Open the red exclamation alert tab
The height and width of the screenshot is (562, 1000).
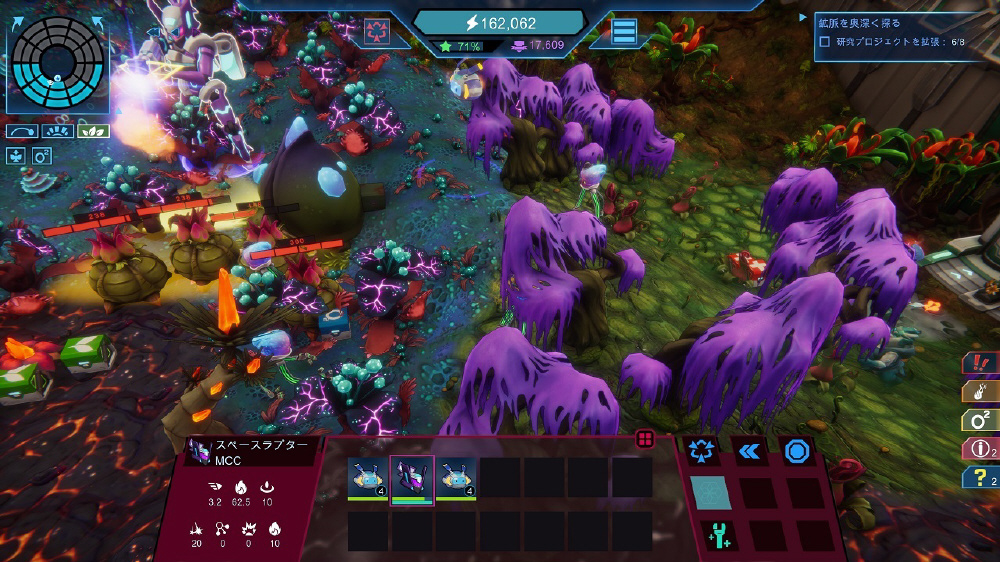978,363
